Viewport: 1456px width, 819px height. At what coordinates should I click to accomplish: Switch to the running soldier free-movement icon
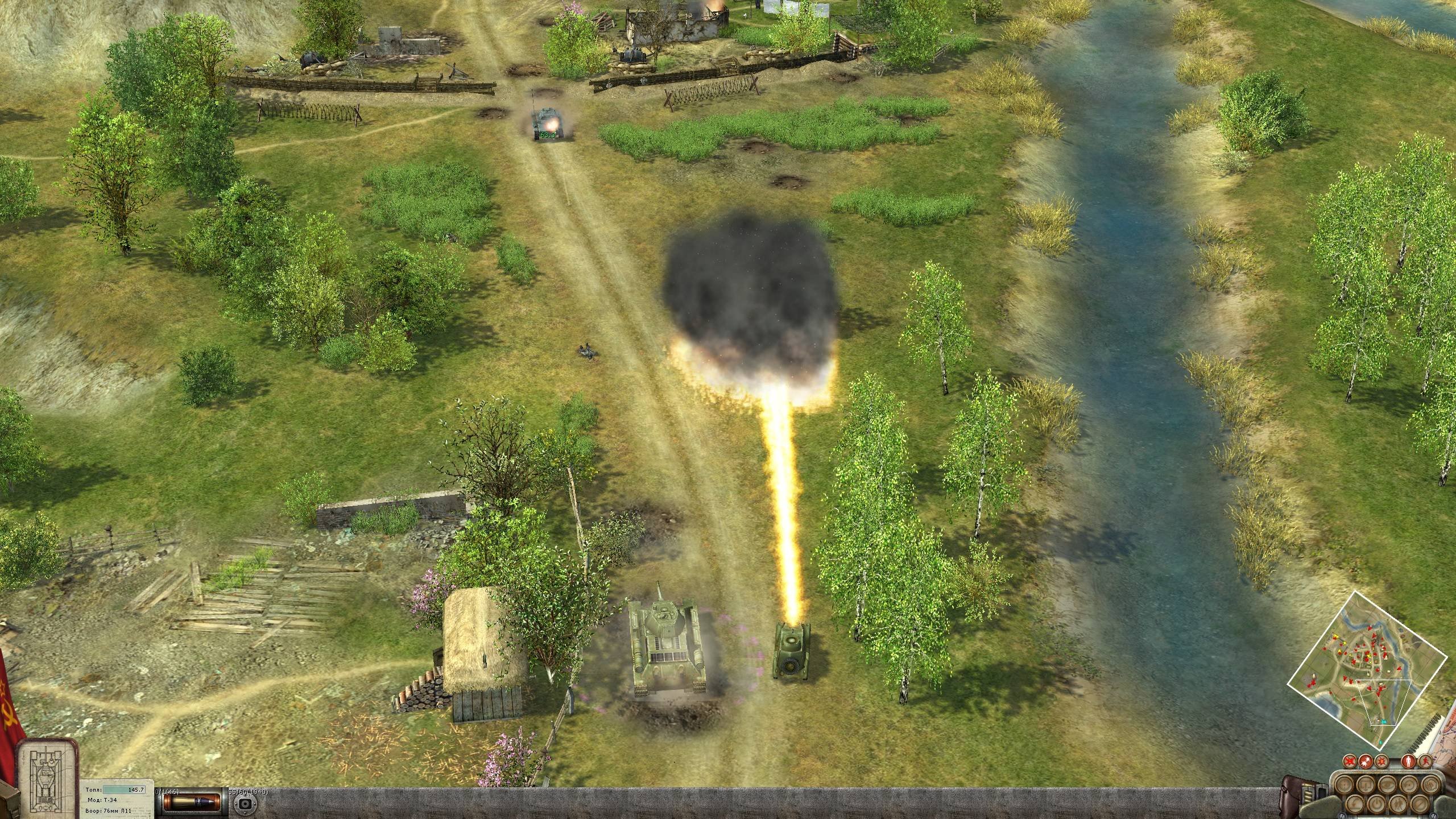pyautogui.click(x=1425, y=761)
